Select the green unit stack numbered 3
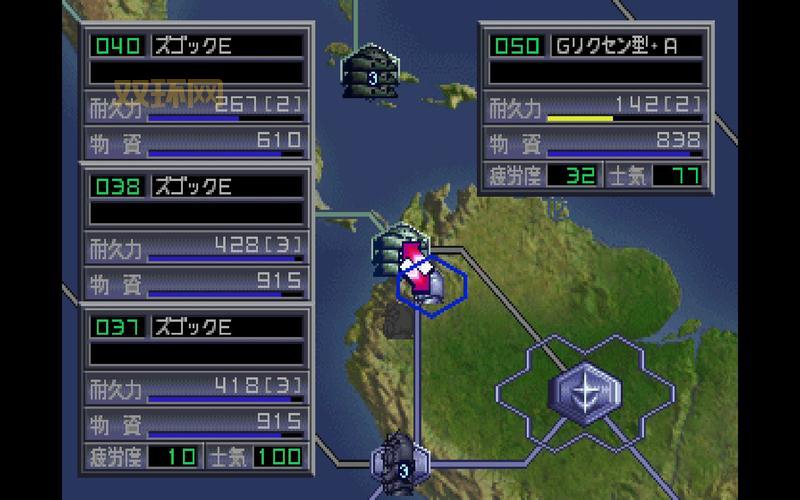Image resolution: width=800 pixels, height=500 pixels. click(372, 70)
